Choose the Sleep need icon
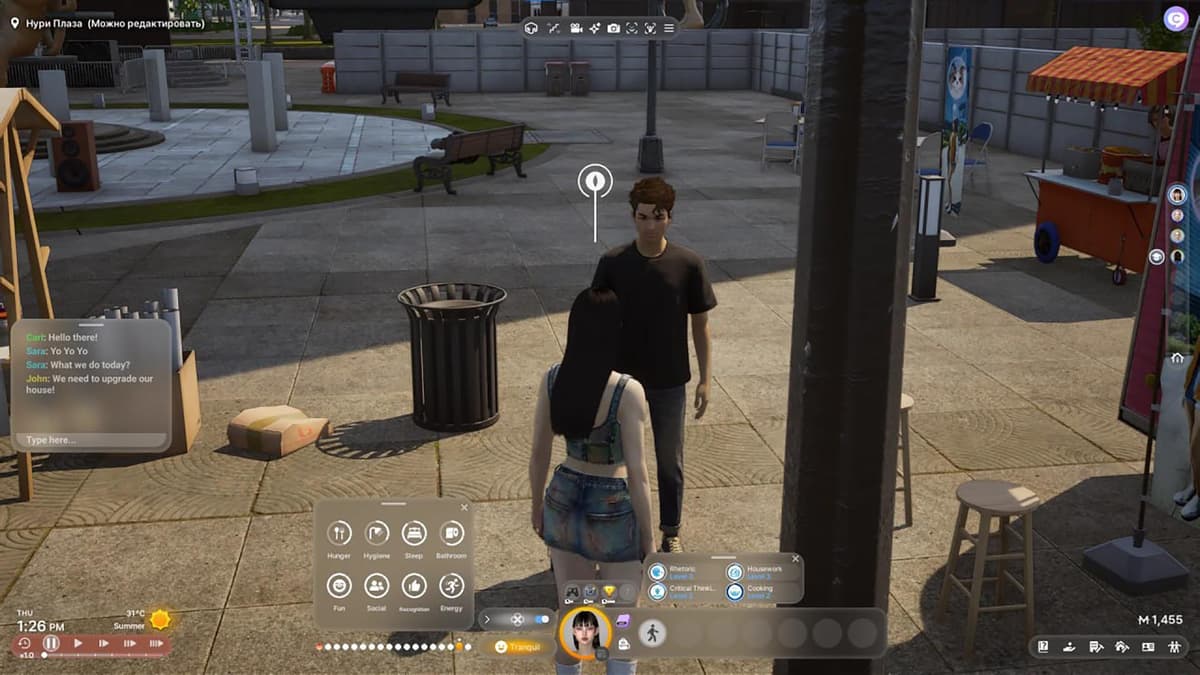The image size is (1200, 675). pyautogui.click(x=414, y=533)
